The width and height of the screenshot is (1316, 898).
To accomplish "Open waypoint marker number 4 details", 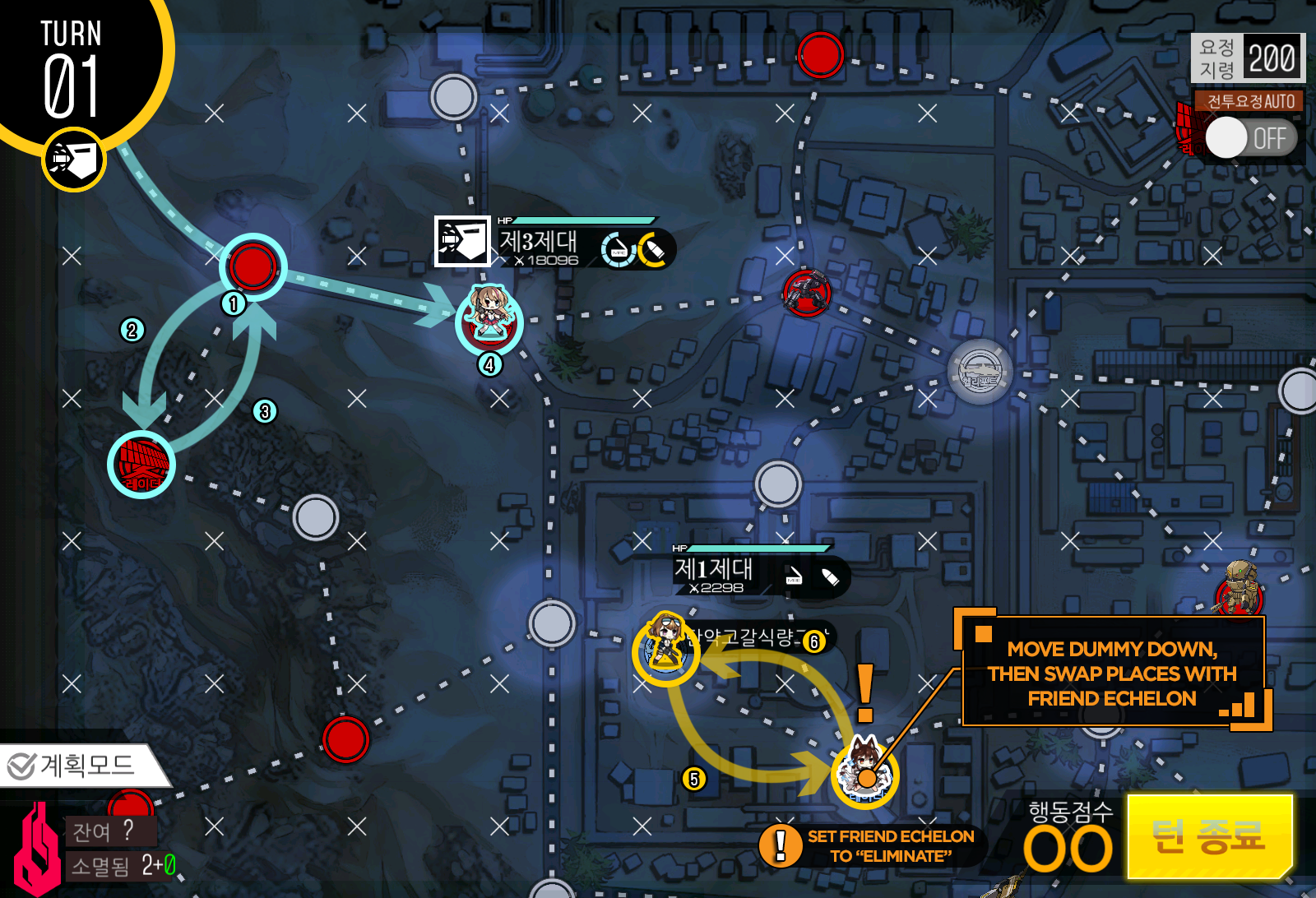I will click(490, 363).
